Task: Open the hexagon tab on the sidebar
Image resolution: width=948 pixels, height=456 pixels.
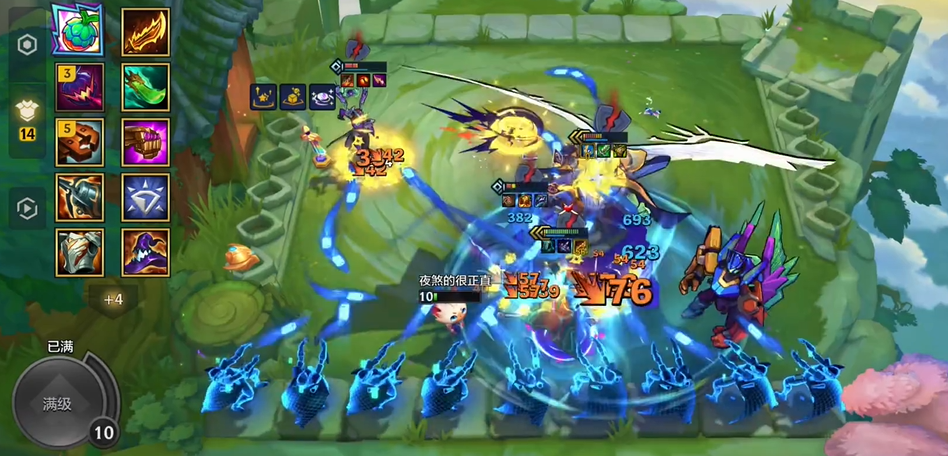Action: 28,46
